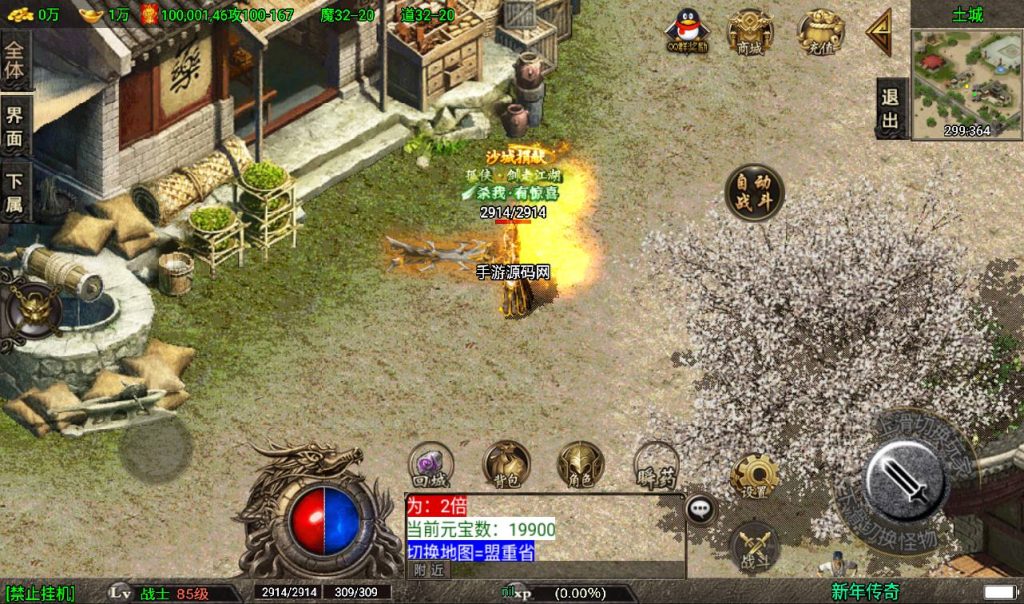The width and height of the screenshot is (1024, 604).
Task: Open the QQ群奖励 penguin reward icon
Action: 687,31
